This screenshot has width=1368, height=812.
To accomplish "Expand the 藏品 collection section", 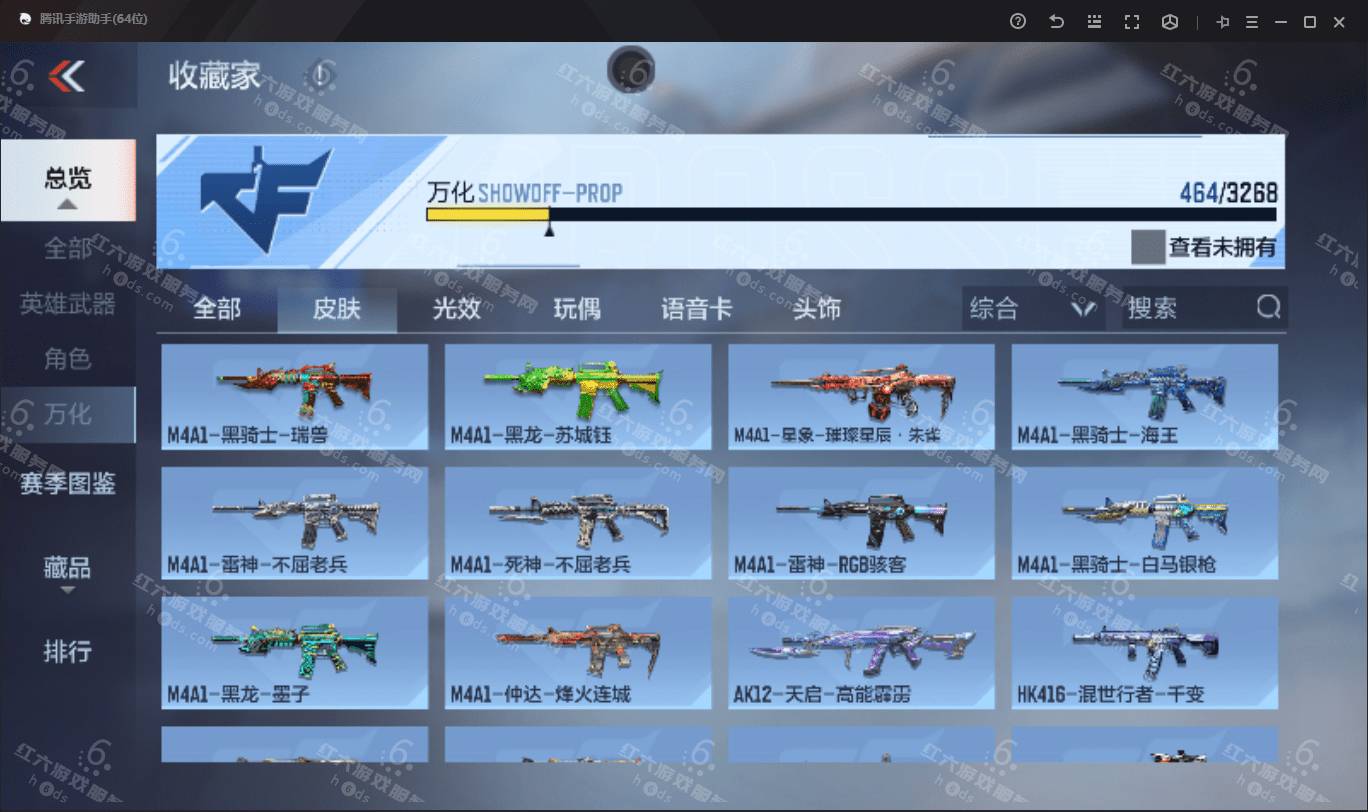I will coord(67,569).
